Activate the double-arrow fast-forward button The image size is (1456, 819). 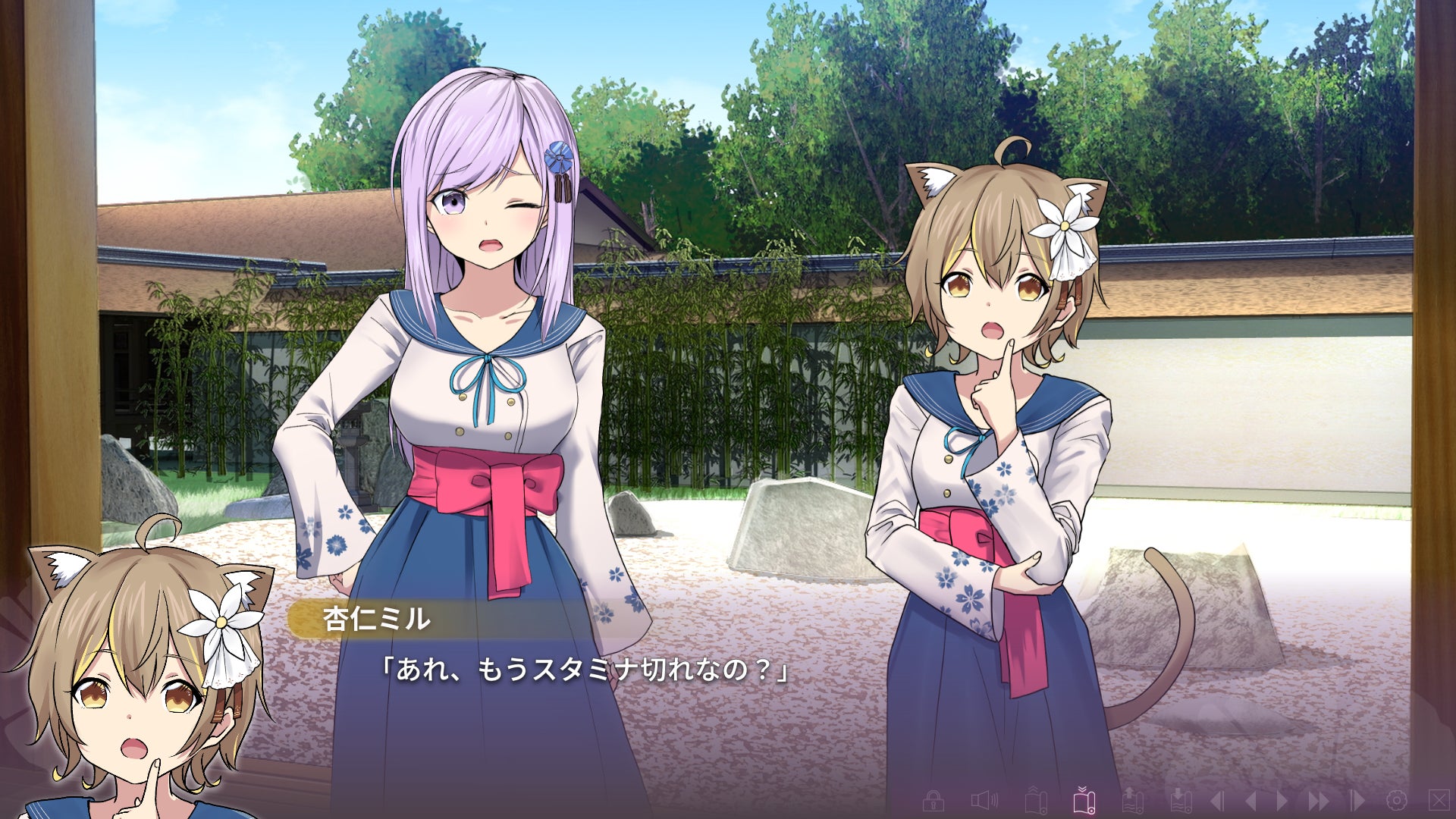click(1318, 800)
